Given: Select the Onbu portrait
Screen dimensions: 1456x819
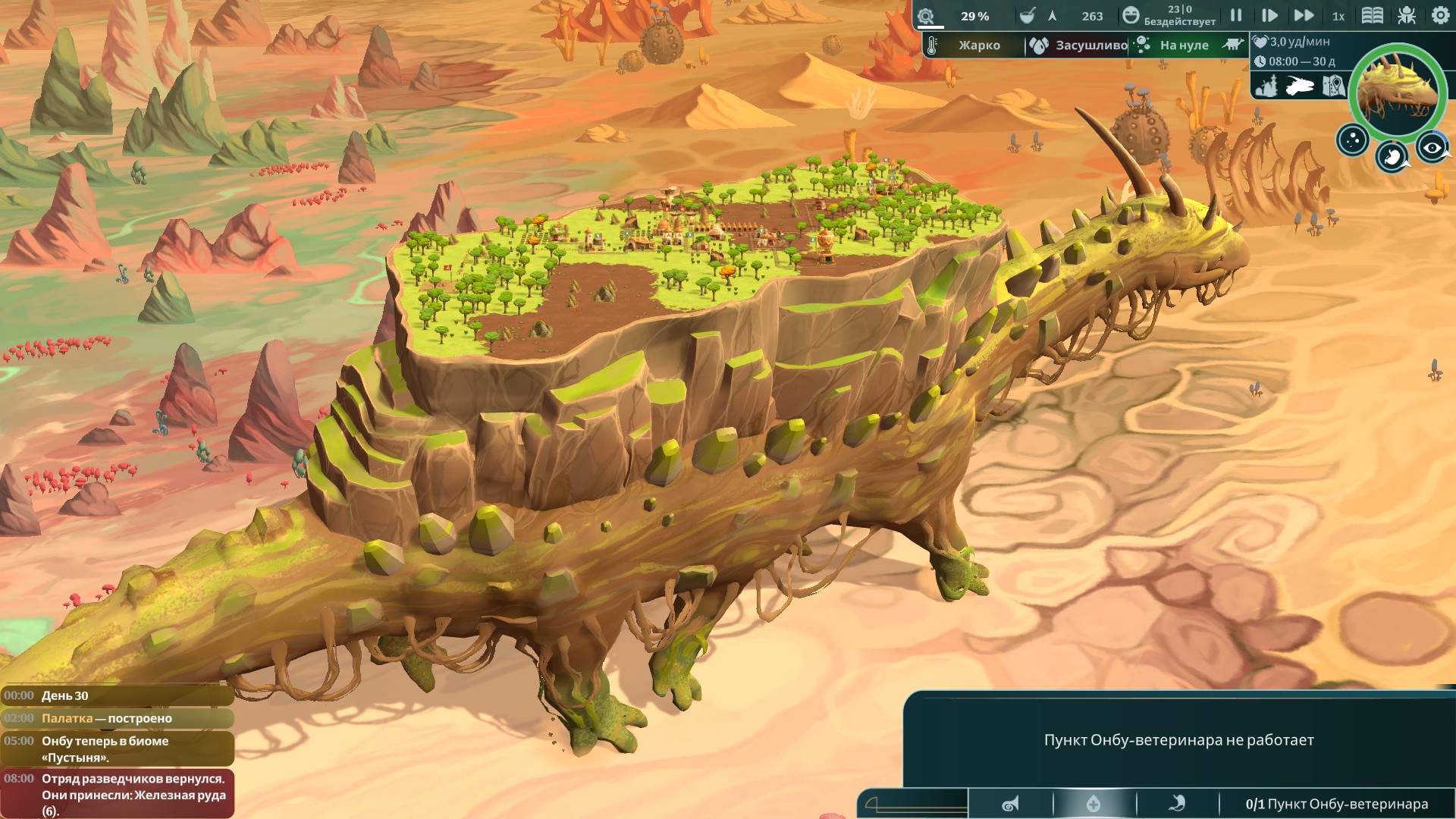Looking at the screenshot, I should point(1397,91).
